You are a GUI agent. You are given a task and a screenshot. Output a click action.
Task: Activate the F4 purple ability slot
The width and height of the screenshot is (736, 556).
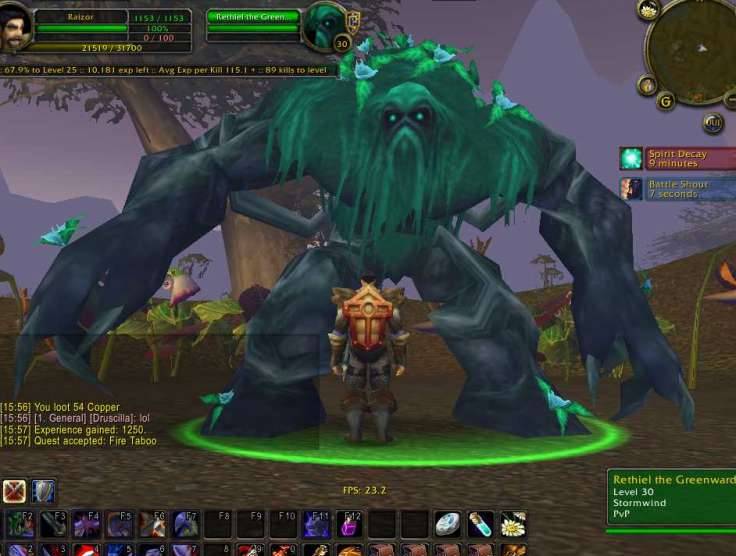pyautogui.click(x=86, y=523)
